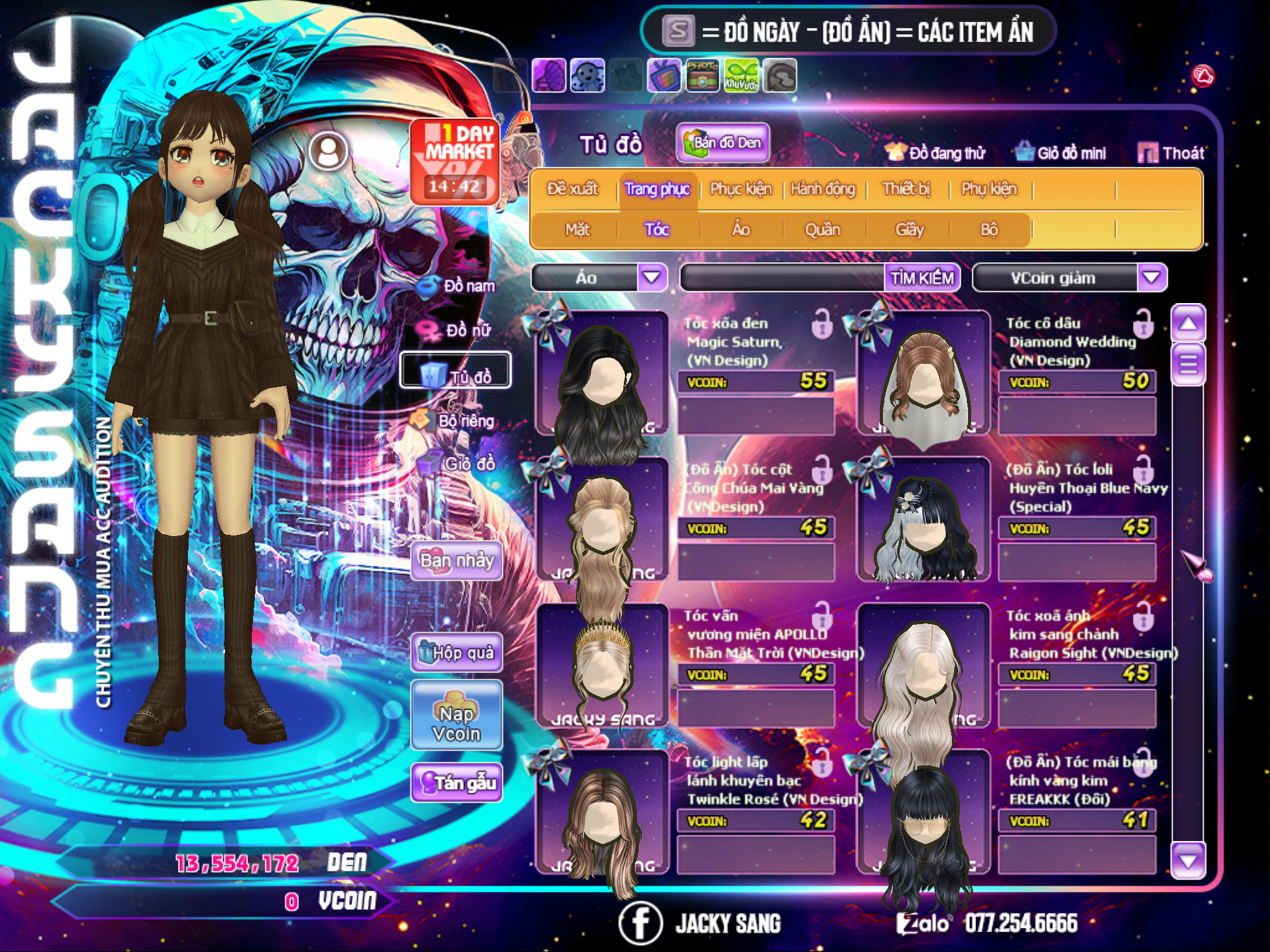The width and height of the screenshot is (1270, 952).
Task: Switch to the Hành động tab
Action: coord(822,189)
